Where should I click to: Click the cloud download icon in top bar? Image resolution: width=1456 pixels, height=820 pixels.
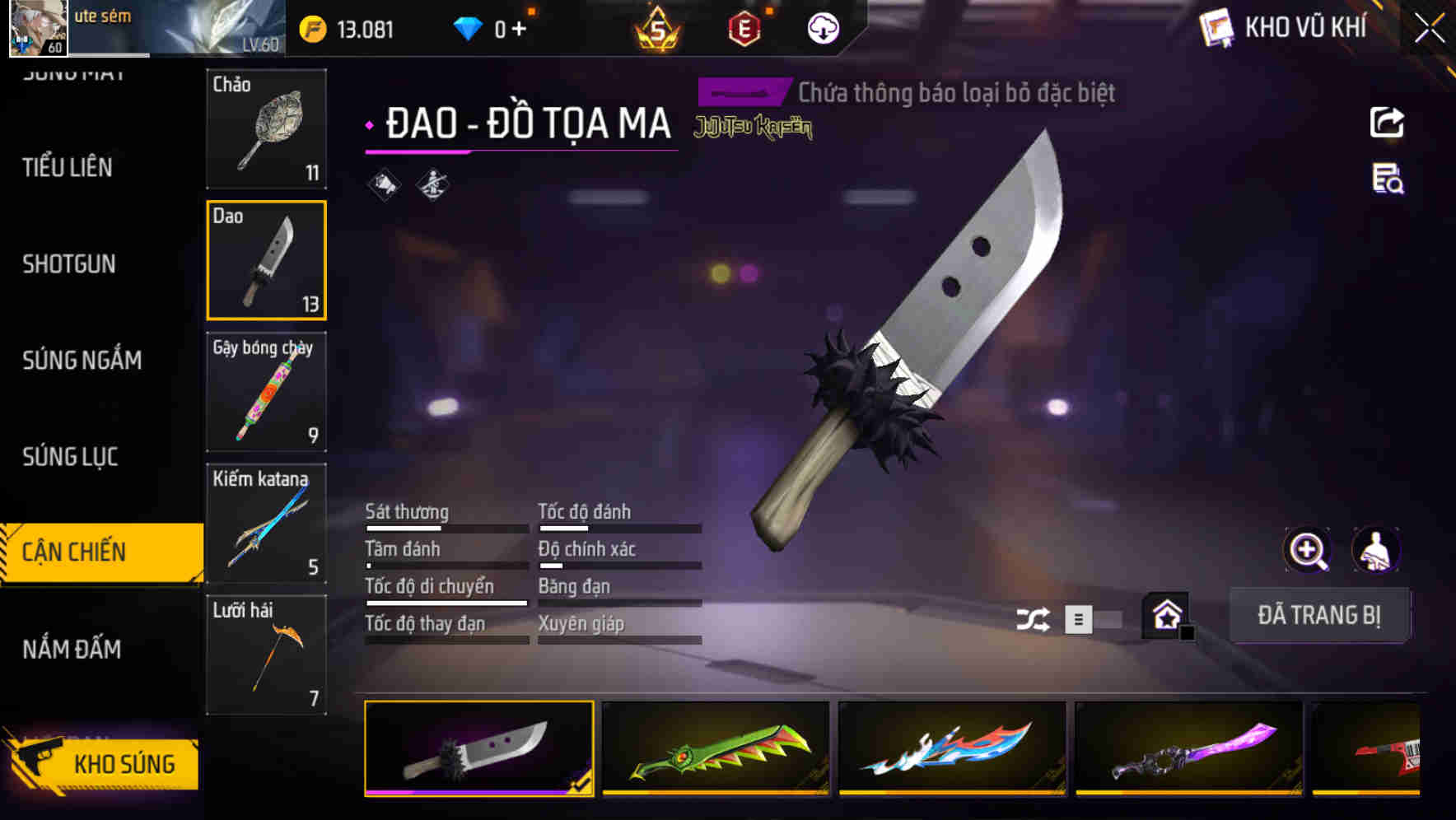pos(822,27)
